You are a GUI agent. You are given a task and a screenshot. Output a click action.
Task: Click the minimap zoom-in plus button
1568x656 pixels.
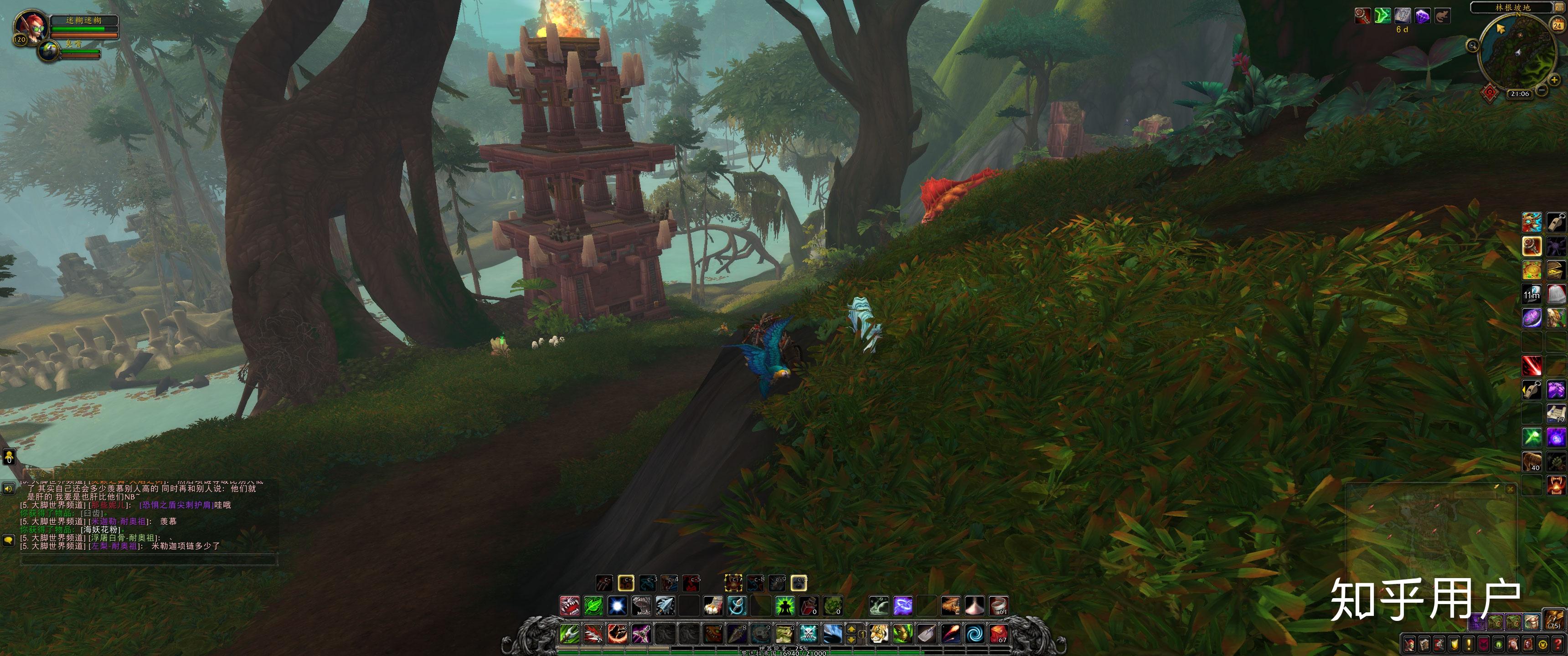[1553, 80]
